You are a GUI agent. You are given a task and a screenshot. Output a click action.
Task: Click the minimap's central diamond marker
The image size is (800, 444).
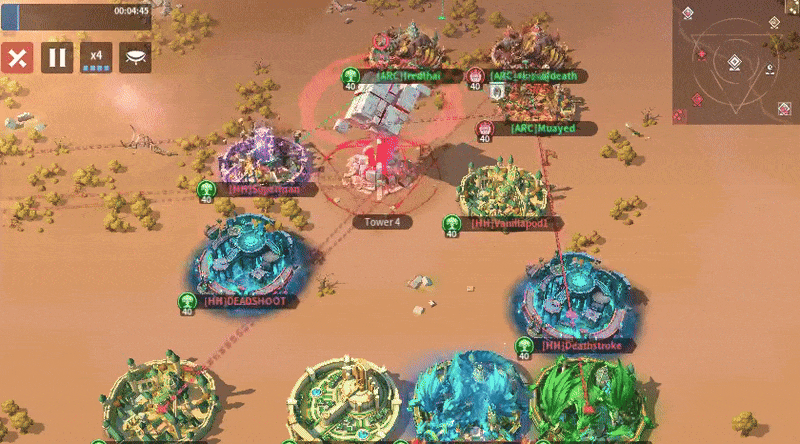(x=735, y=62)
